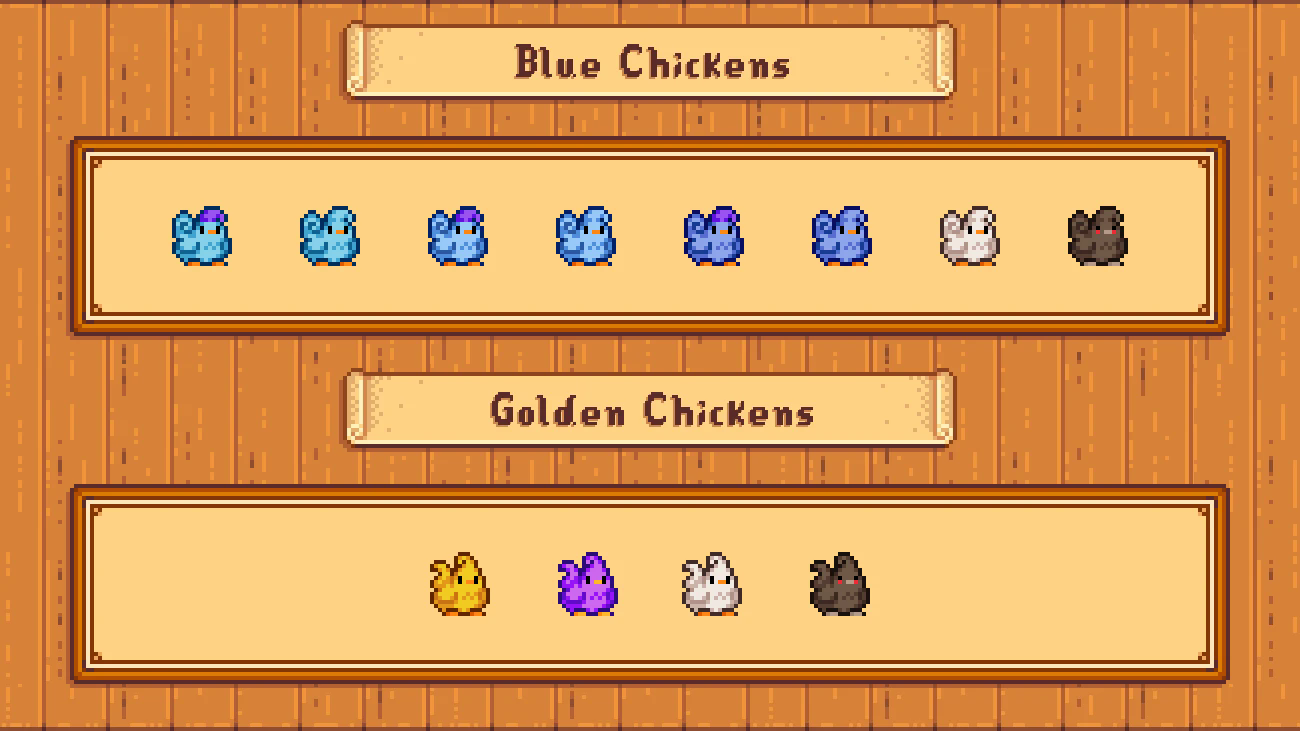Pick the red-eyed void chicken in the Golden Chickens row
This screenshot has height=731, width=1300.
[x=840, y=585]
